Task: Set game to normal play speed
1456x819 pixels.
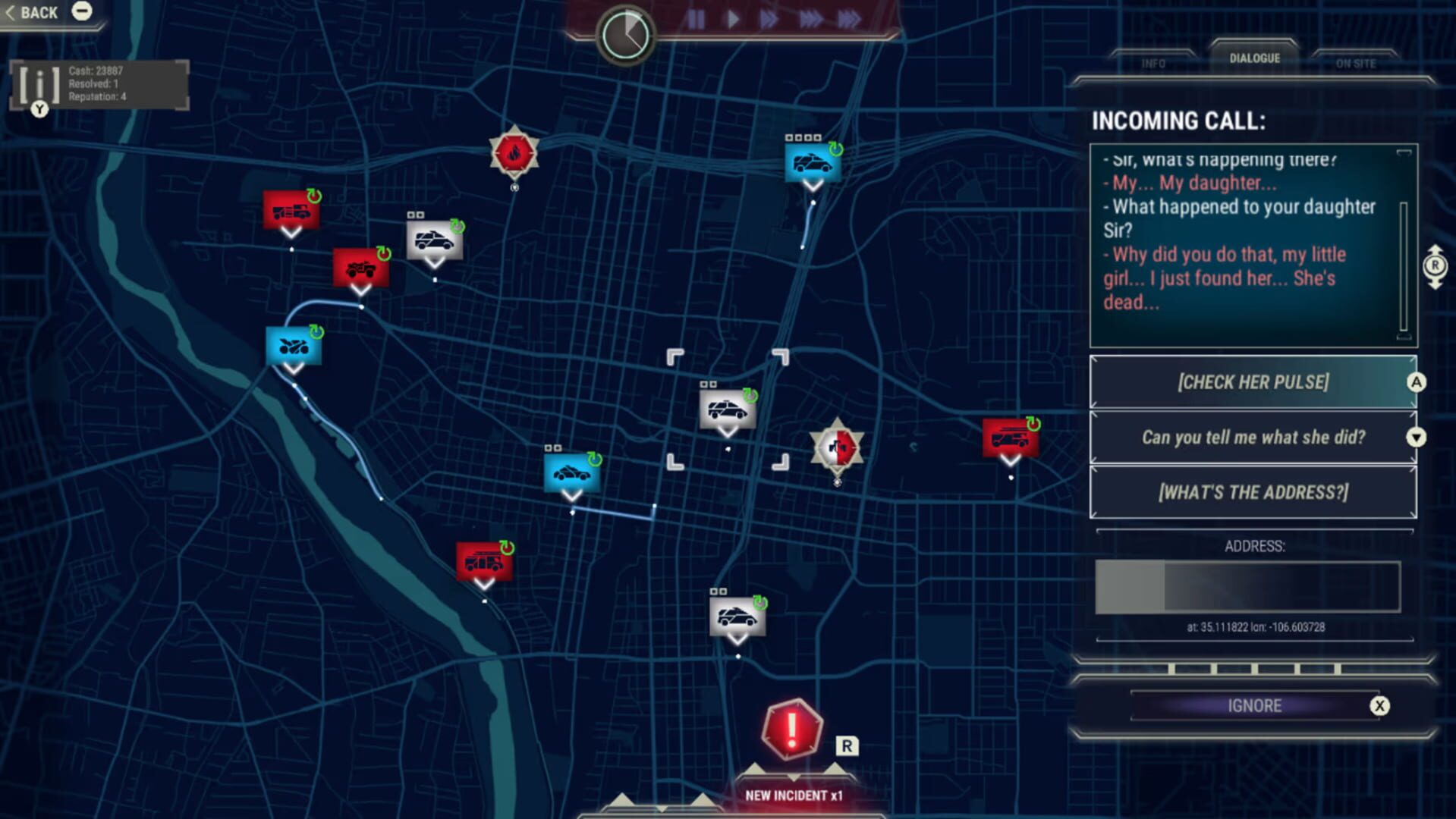Action: point(731,20)
